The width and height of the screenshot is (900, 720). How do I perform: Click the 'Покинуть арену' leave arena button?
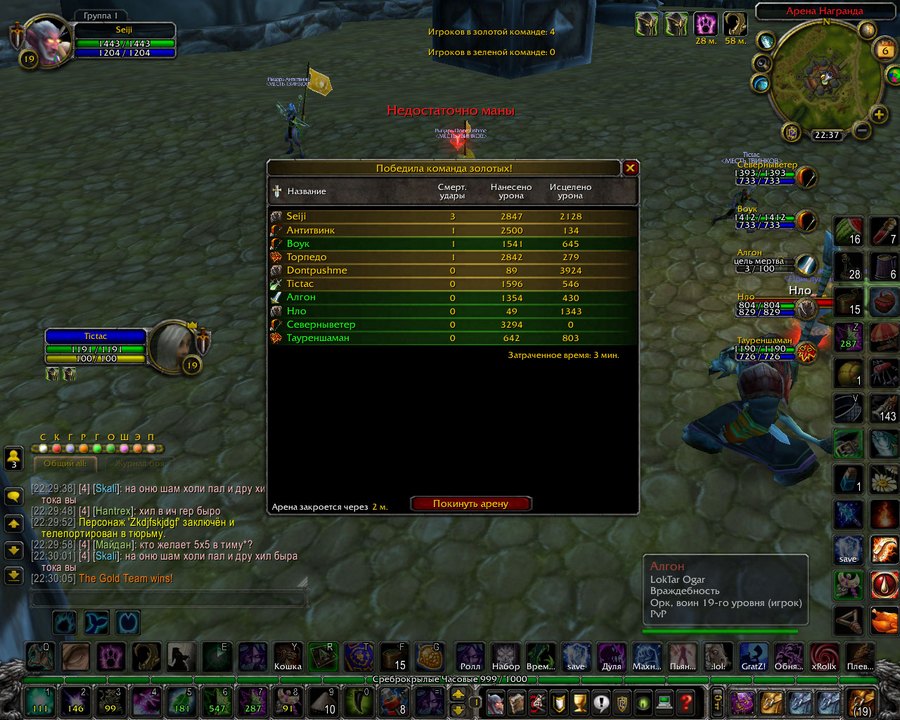[x=471, y=504]
